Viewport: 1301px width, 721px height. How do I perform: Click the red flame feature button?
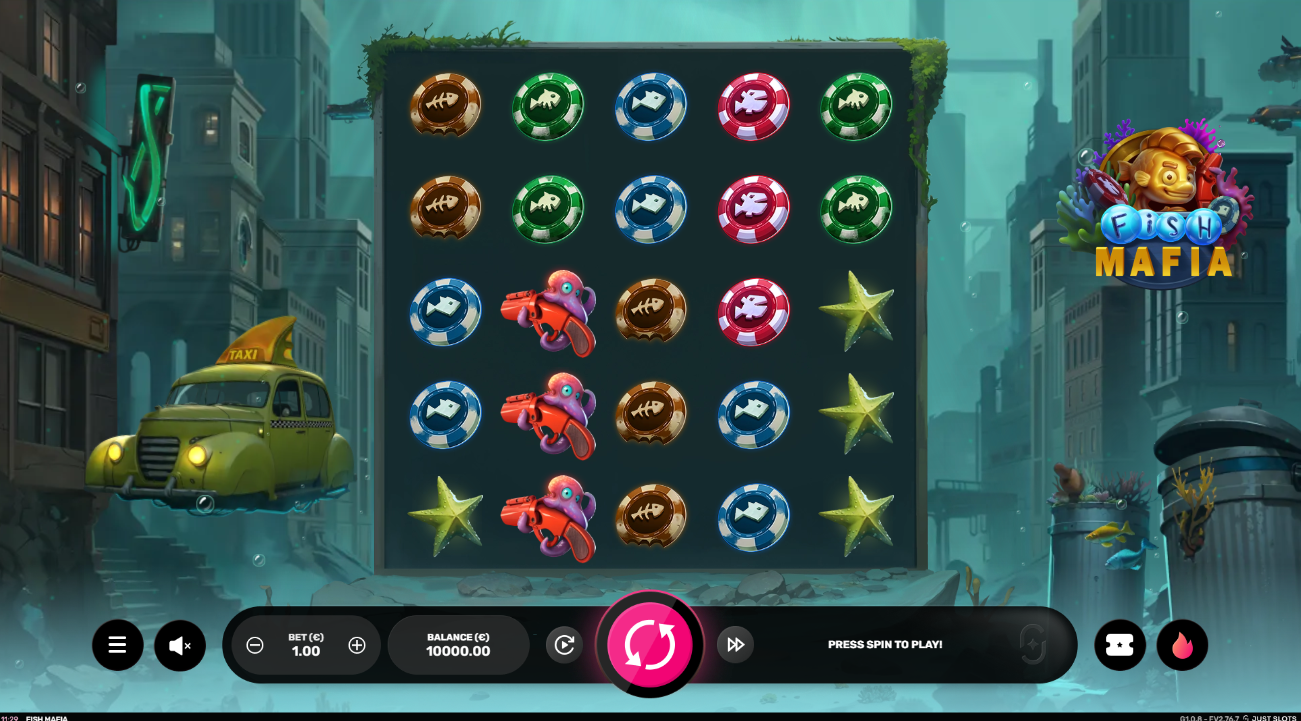[x=1182, y=645]
